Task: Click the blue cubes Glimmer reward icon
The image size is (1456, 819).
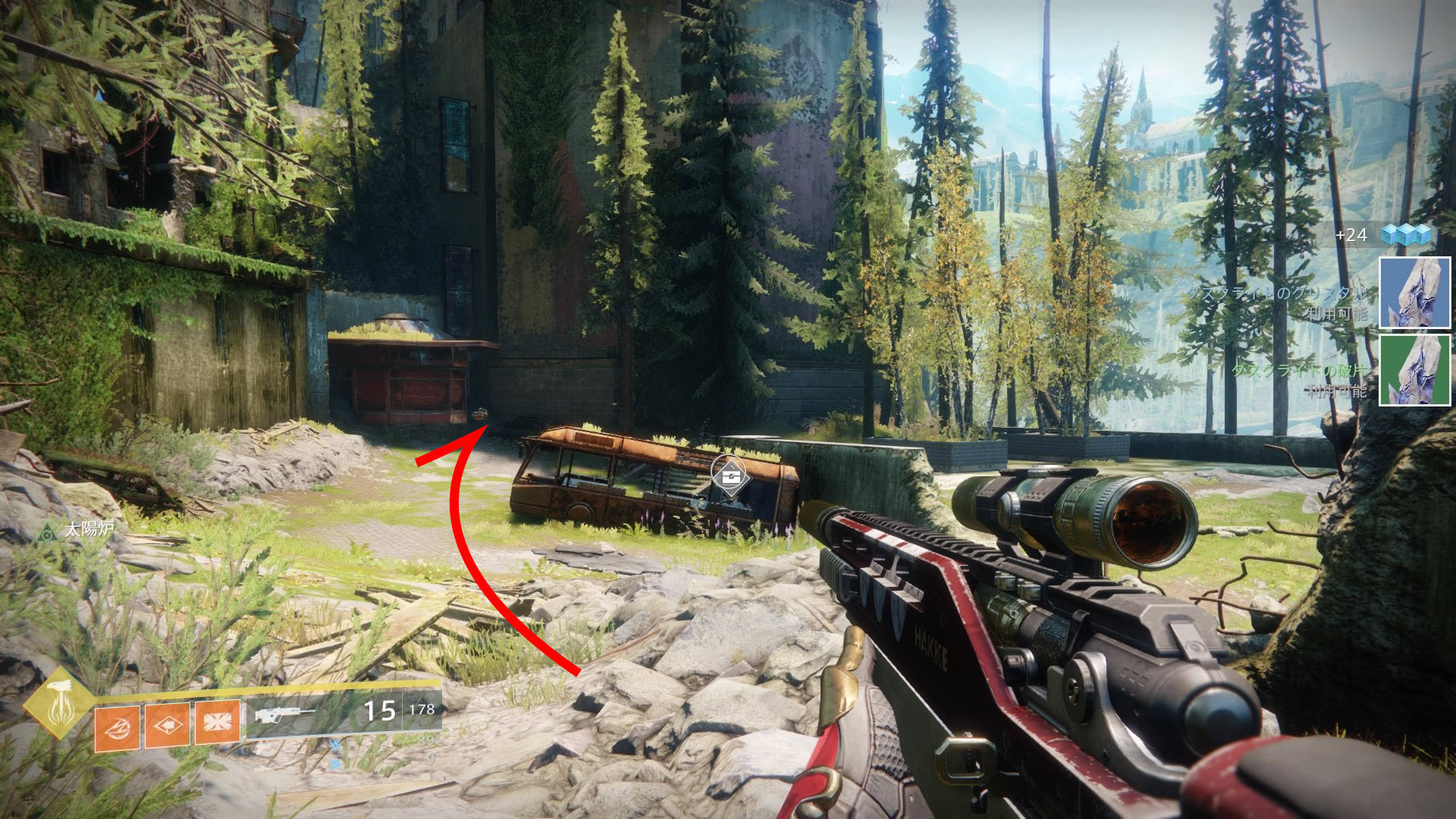Action: 1405,234
